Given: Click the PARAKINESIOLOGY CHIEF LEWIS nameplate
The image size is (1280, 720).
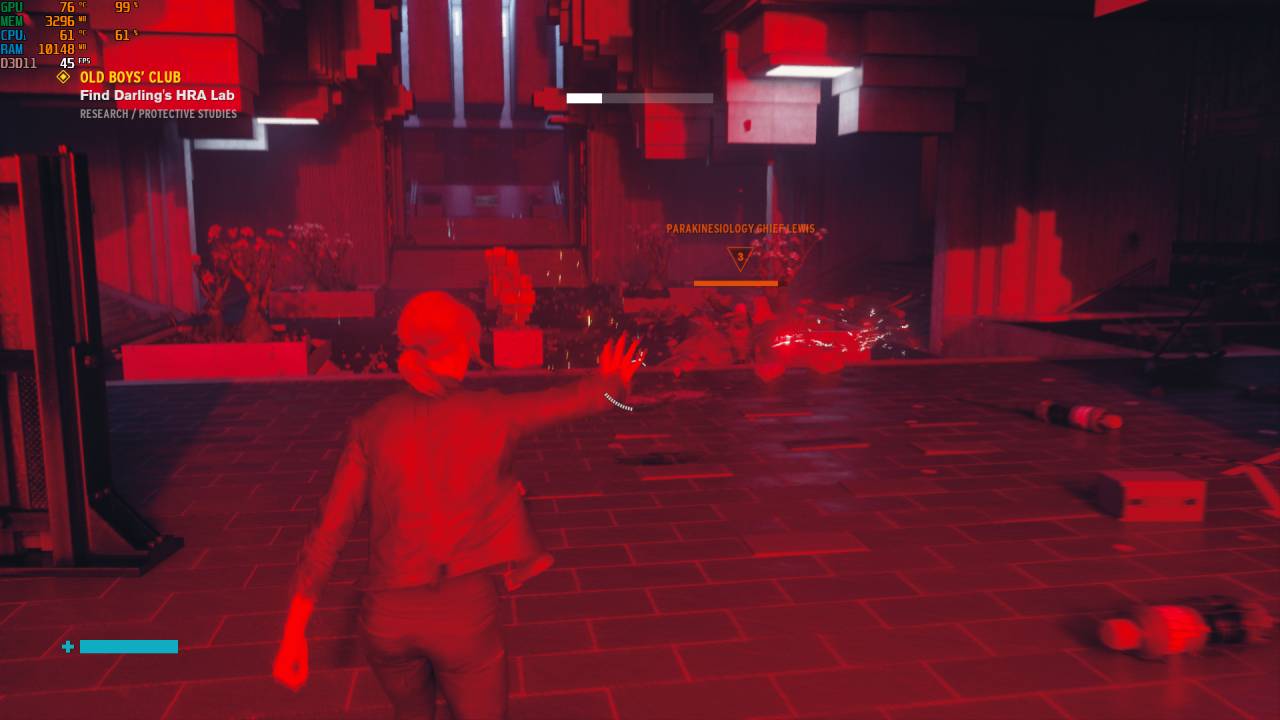Looking at the screenshot, I should click(741, 228).
